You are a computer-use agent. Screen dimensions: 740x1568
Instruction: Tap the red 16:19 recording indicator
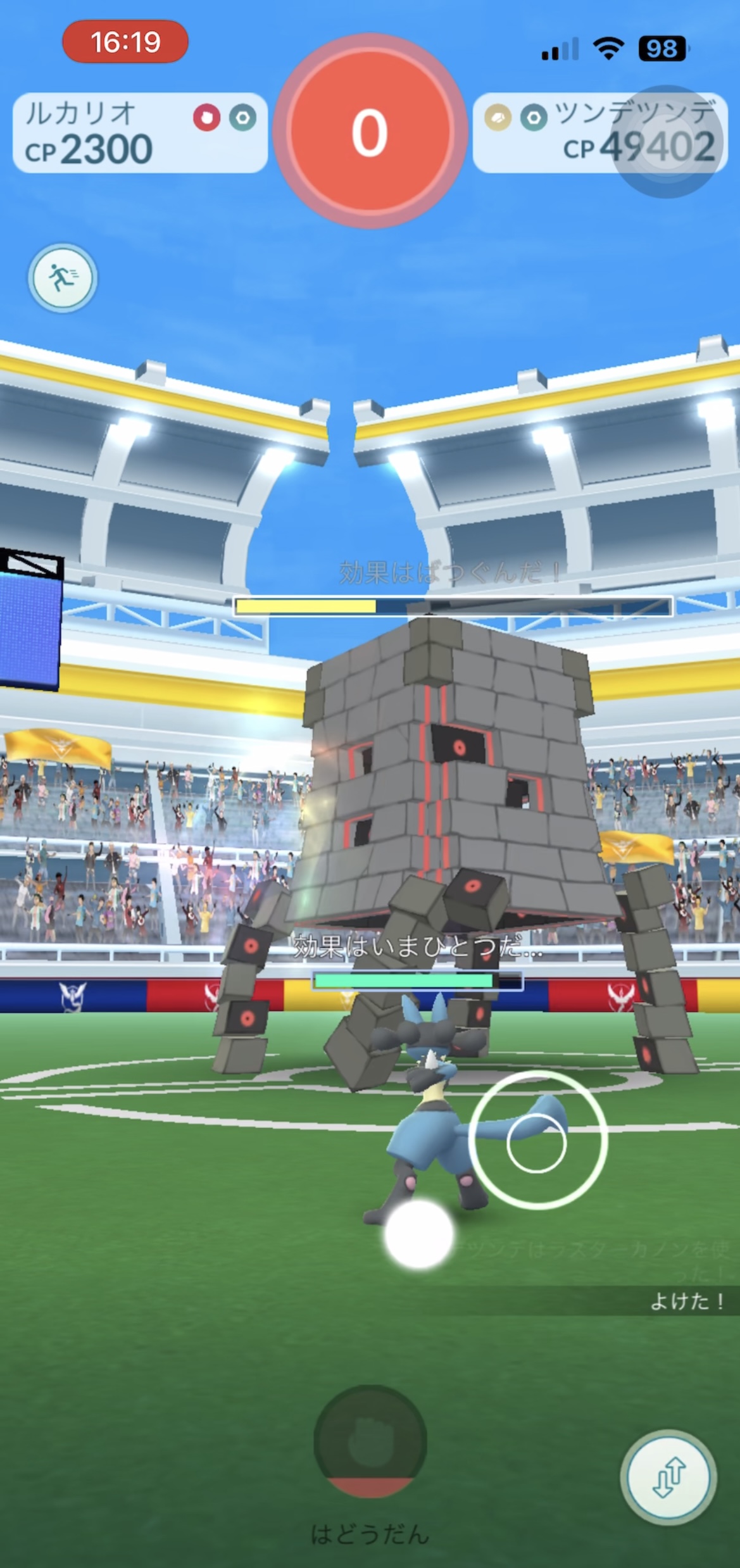click(125, 42)
